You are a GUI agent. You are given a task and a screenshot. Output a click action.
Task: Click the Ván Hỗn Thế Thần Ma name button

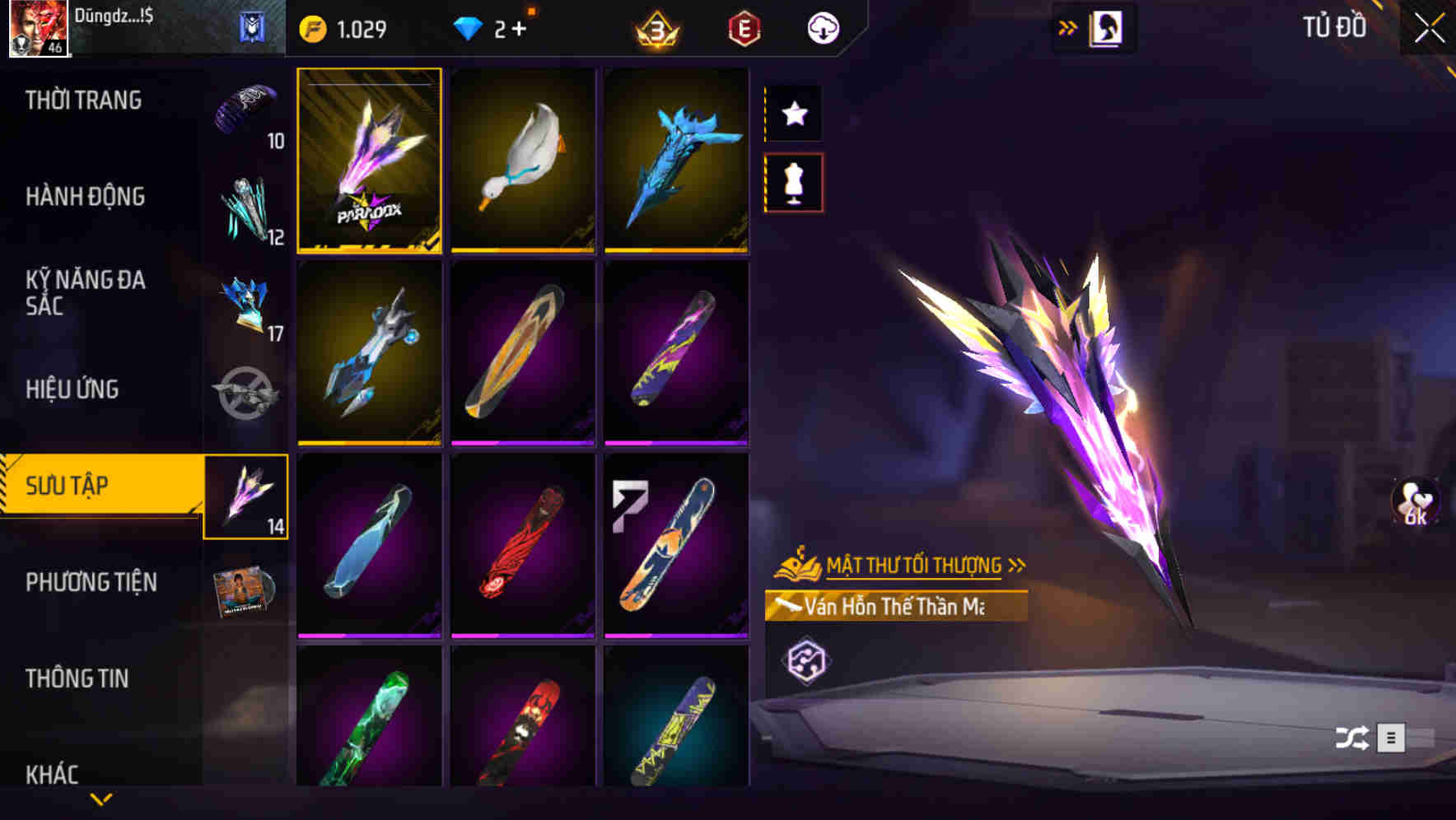pos(898,607)
